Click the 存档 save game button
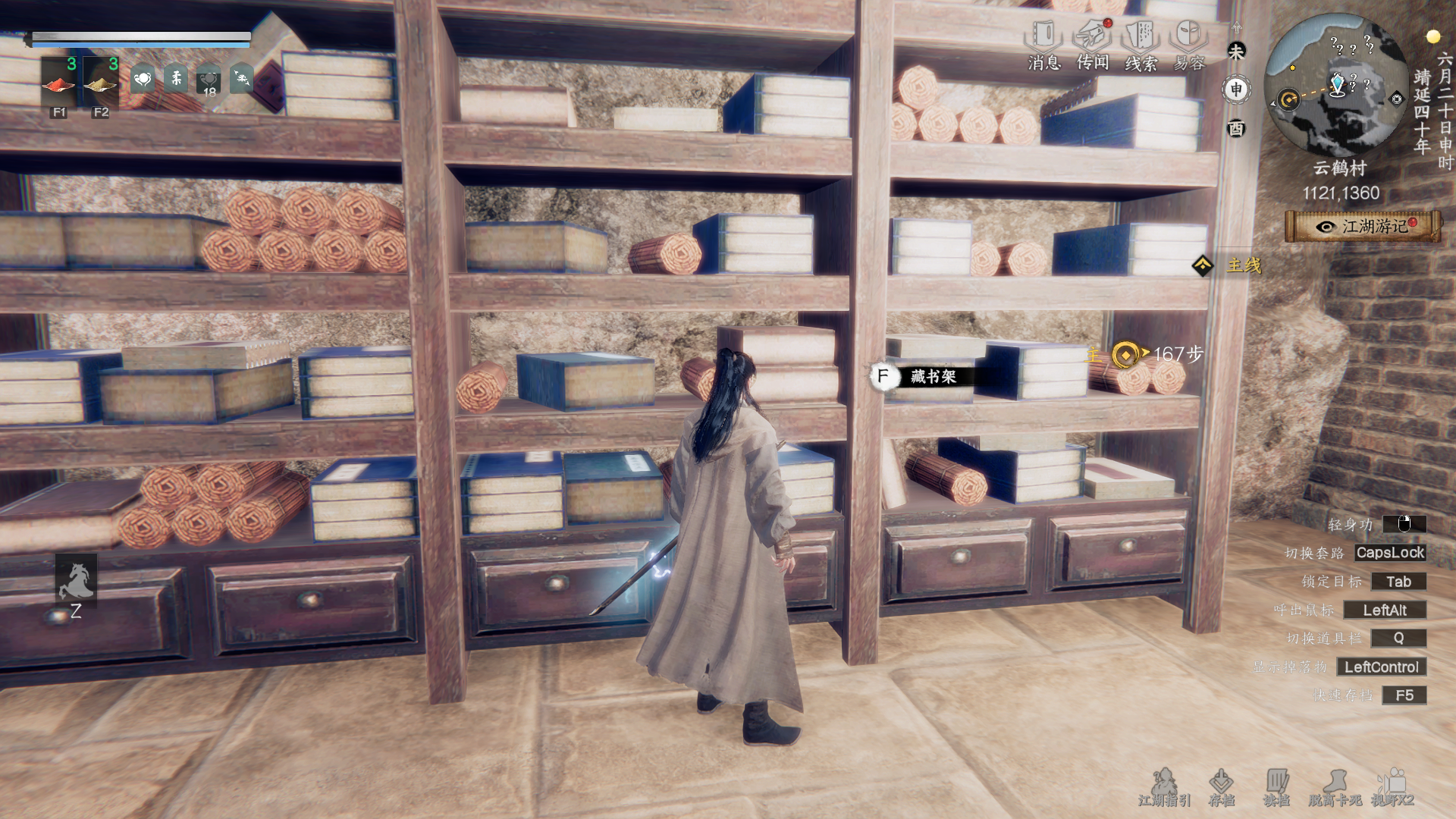1456x819 pixels. 1221,787
